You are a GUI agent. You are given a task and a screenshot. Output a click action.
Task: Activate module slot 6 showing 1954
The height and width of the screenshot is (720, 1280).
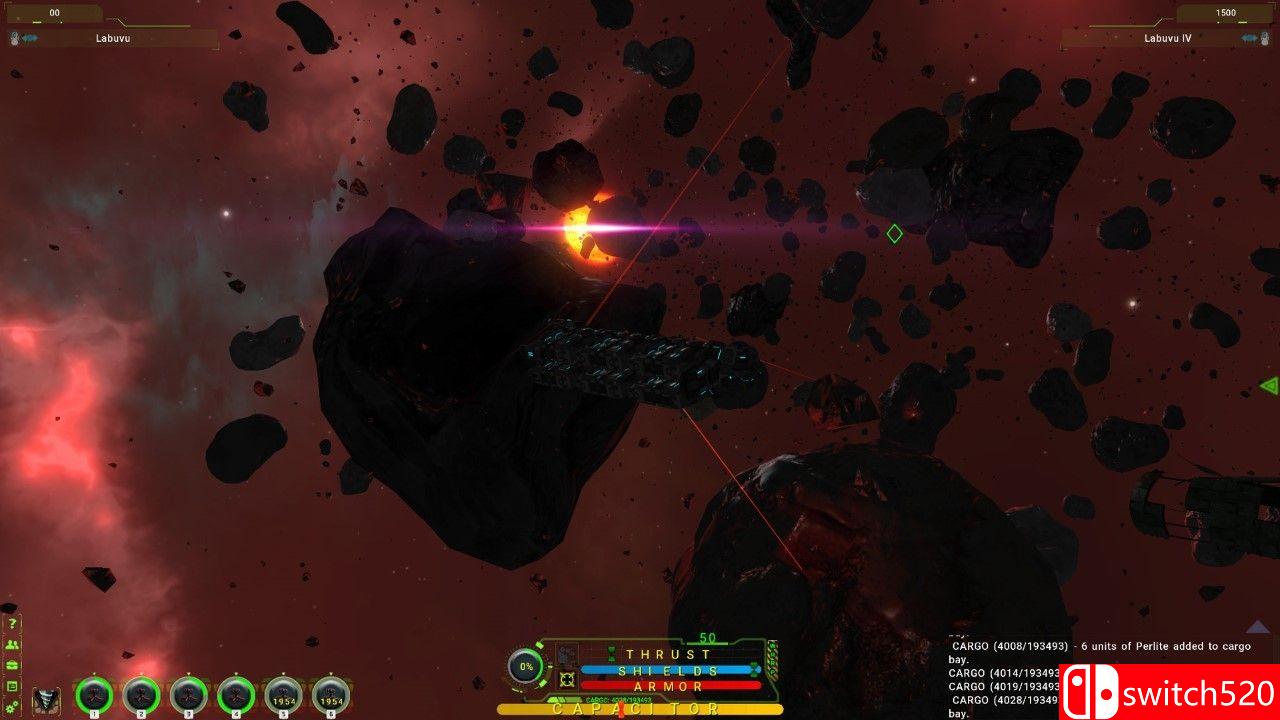[x=331, y=694]
